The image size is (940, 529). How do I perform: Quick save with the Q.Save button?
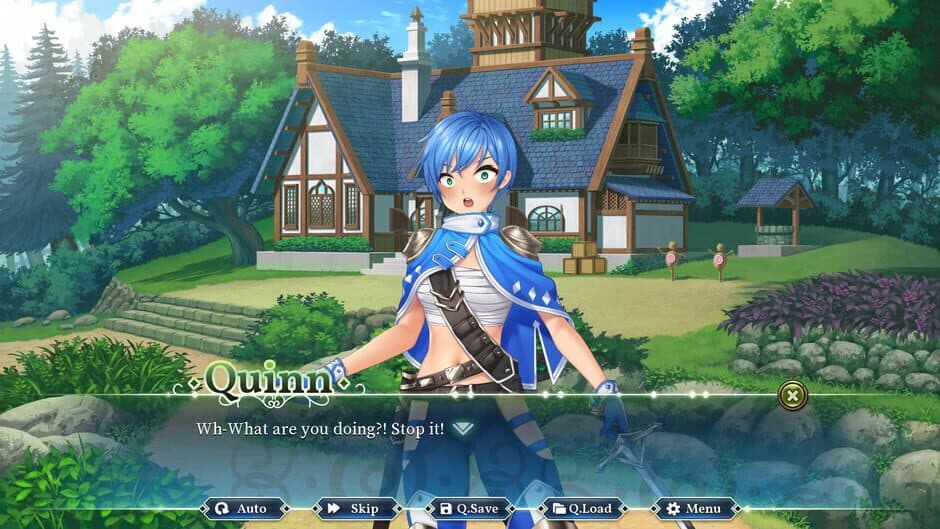(x=471, y=508)
